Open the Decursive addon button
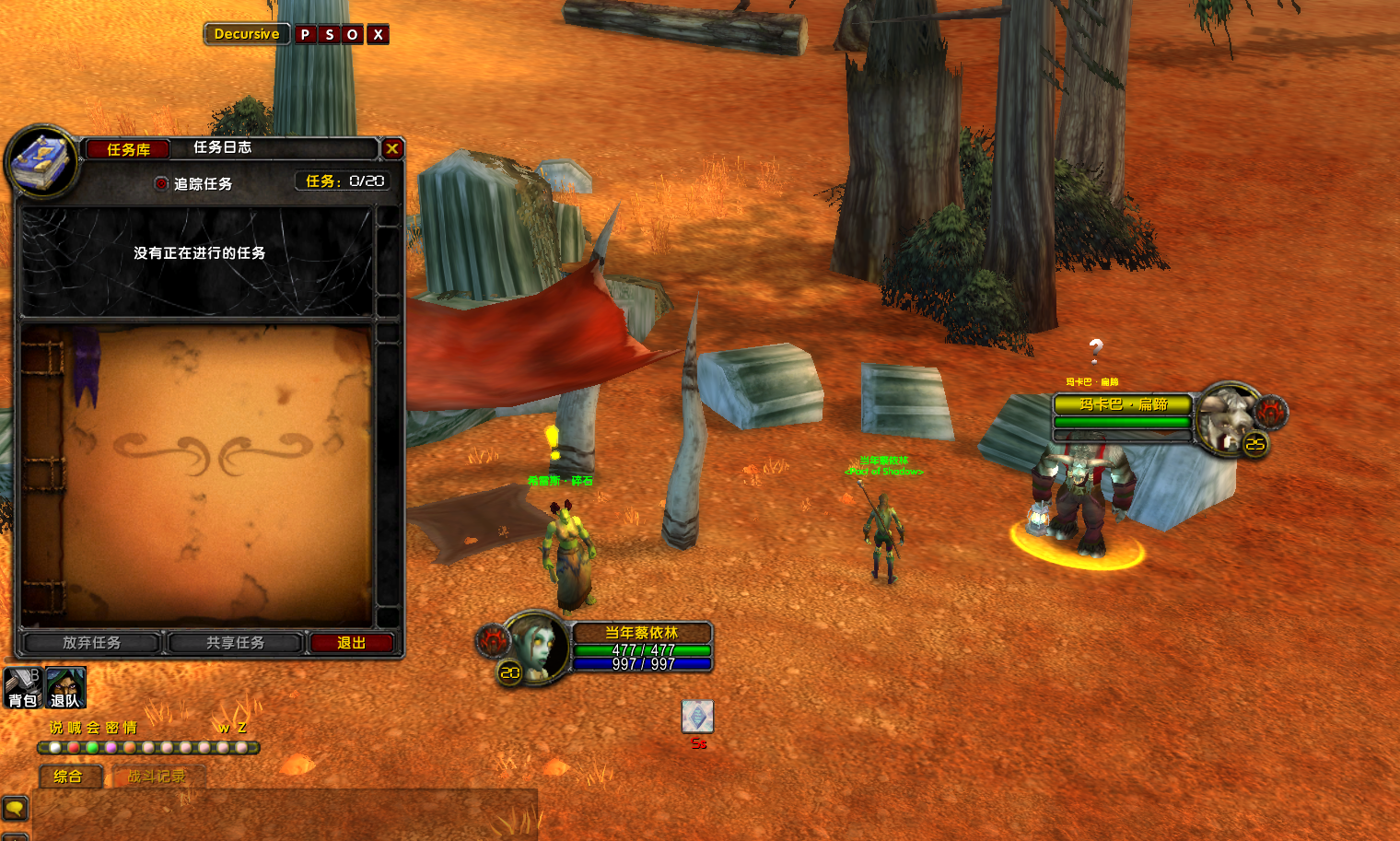 click(x=246, y=34)
